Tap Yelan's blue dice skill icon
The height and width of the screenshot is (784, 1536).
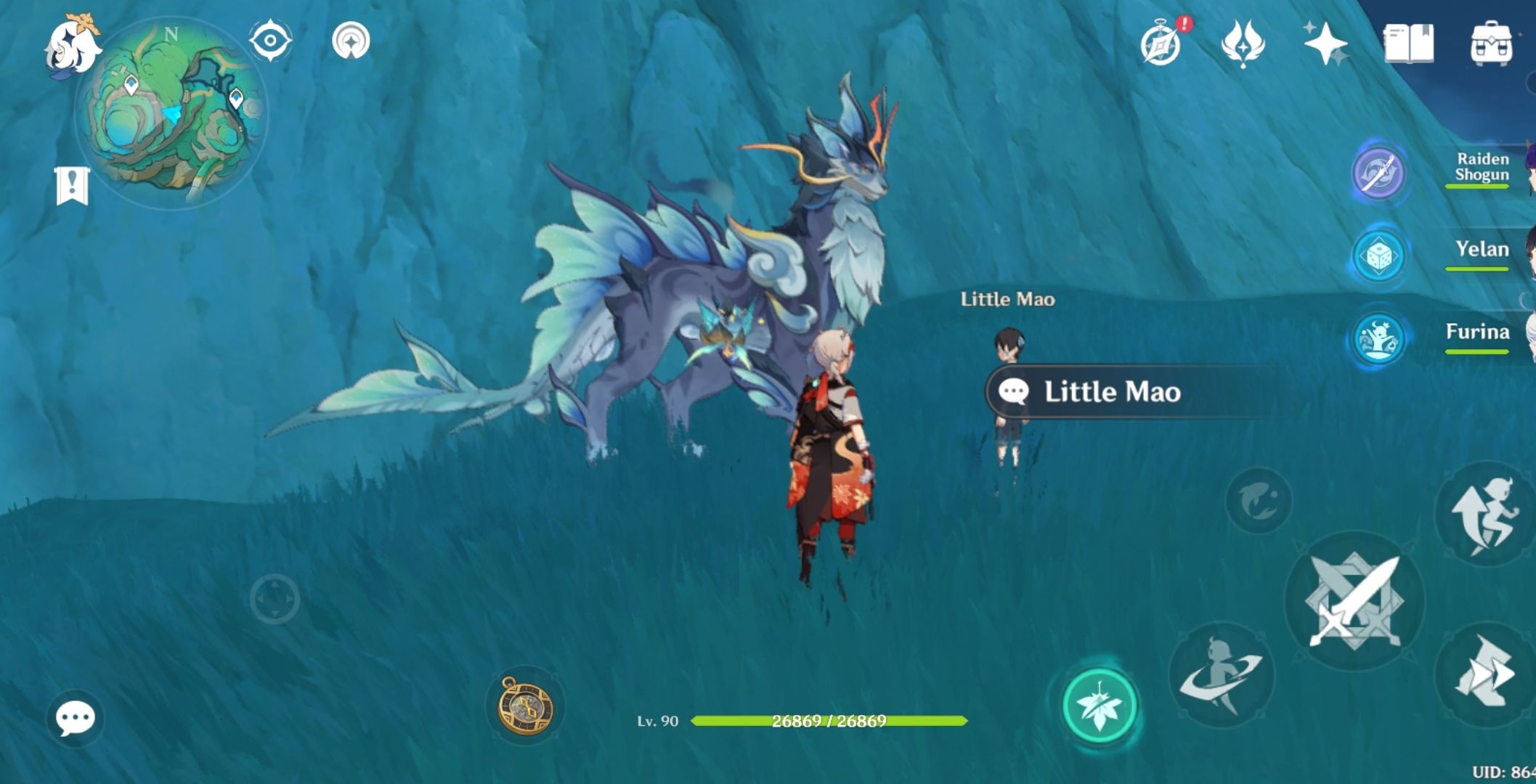pos(1378,256)
